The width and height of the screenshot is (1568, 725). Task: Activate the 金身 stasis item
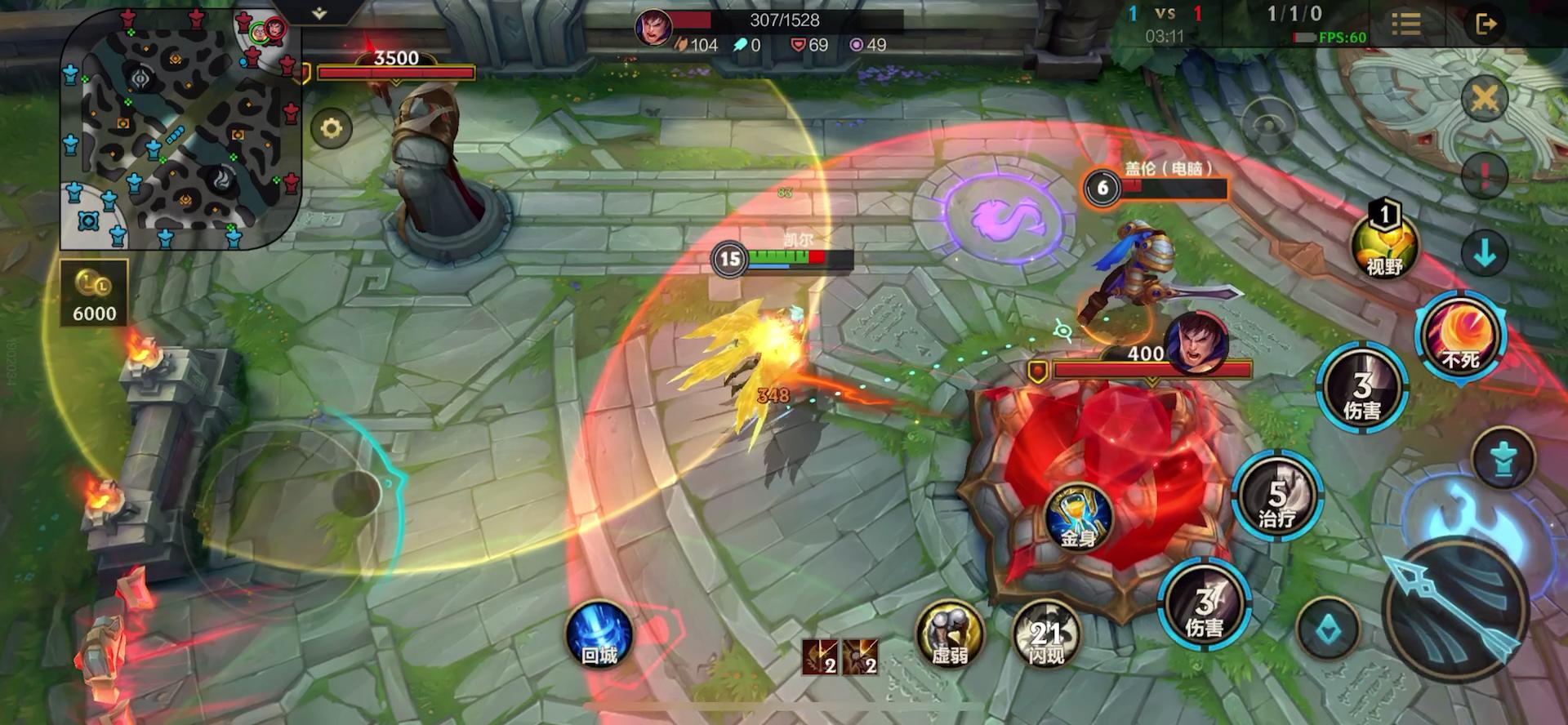[1078, 519]
